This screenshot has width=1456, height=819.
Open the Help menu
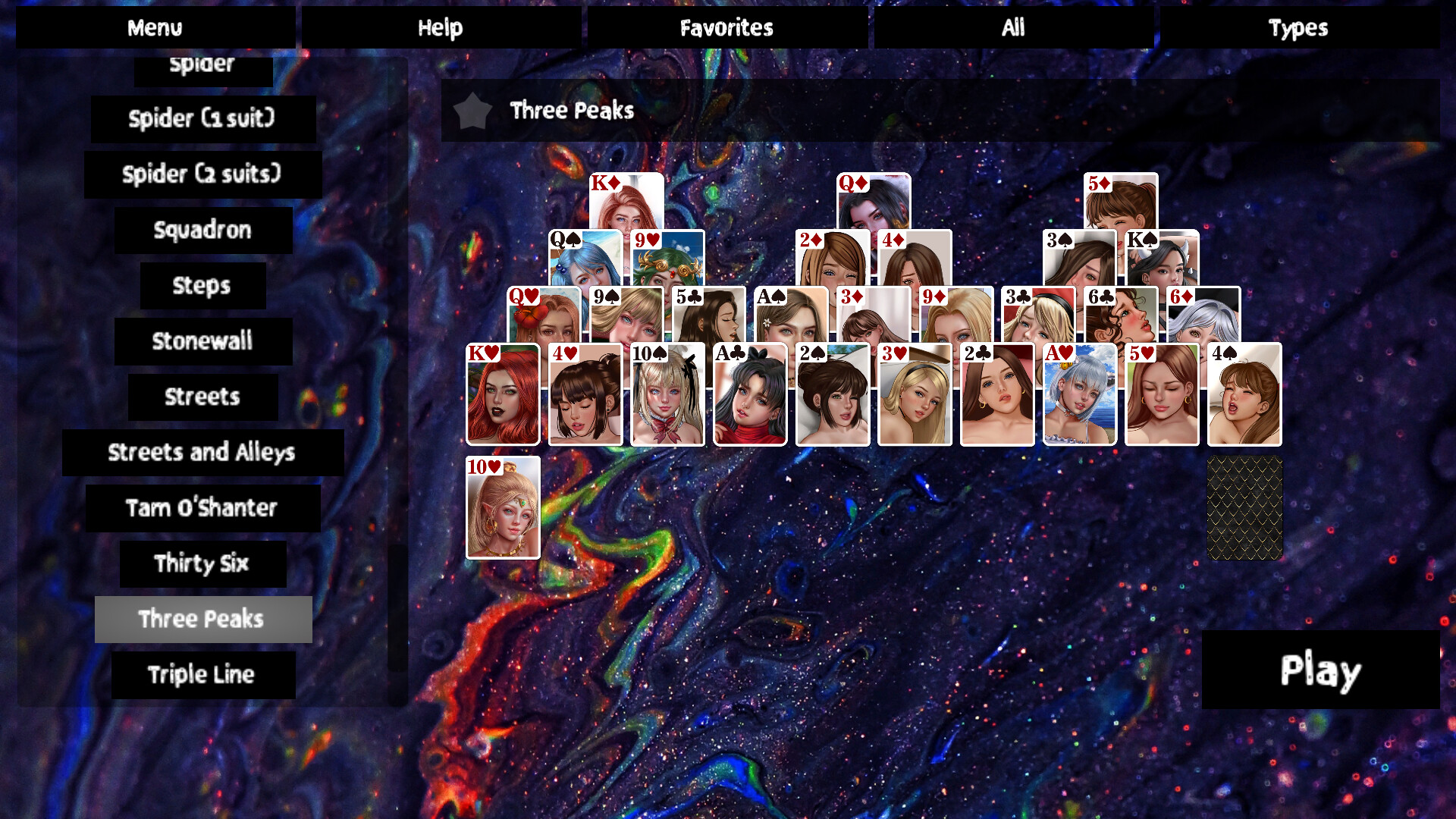click(x=441, y=27)
